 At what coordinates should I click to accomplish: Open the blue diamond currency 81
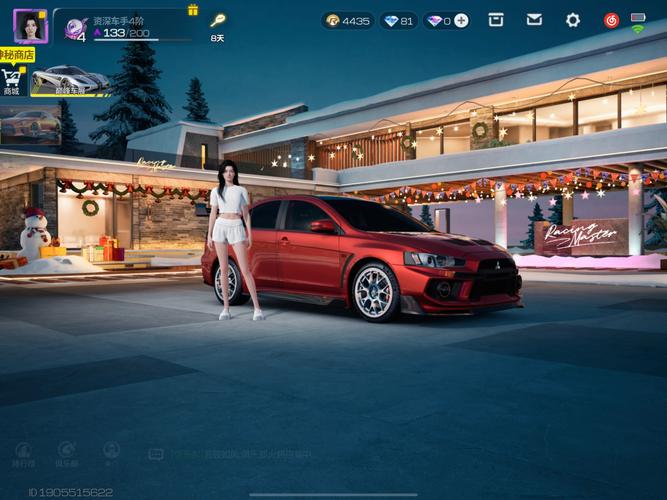pos(399,20)
